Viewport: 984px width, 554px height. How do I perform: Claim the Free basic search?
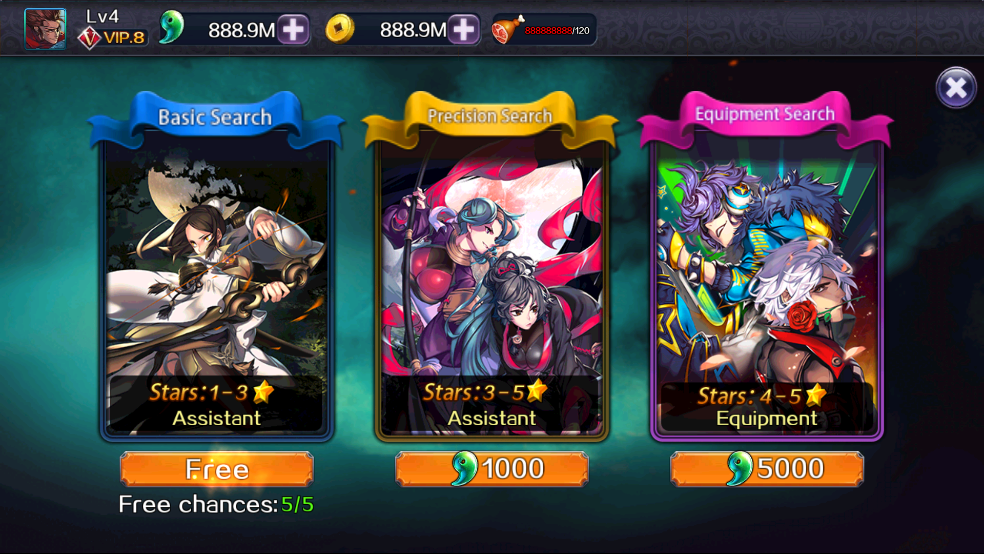coord(217,469)
